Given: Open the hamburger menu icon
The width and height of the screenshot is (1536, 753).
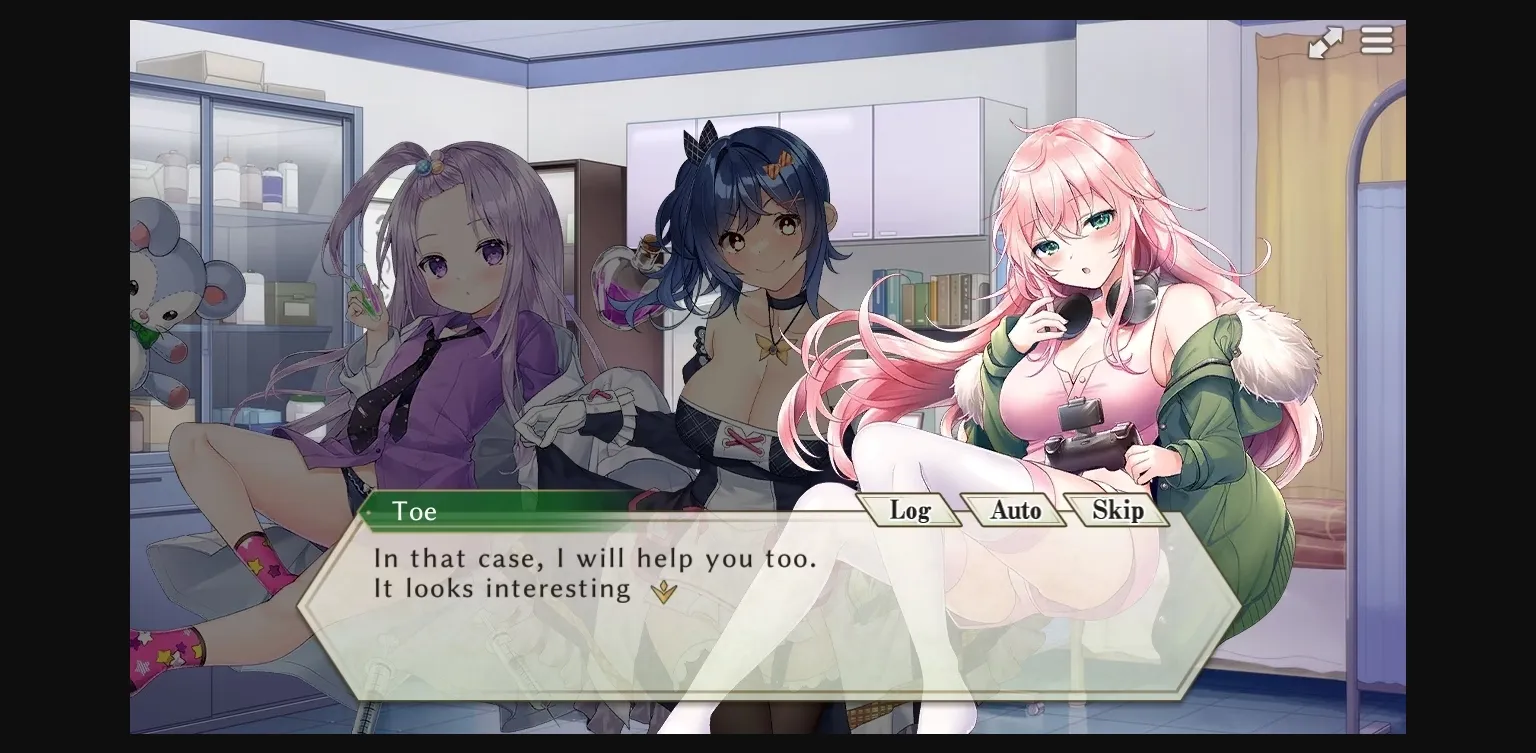Looking at the screenshot, I should click(1377, 40).
